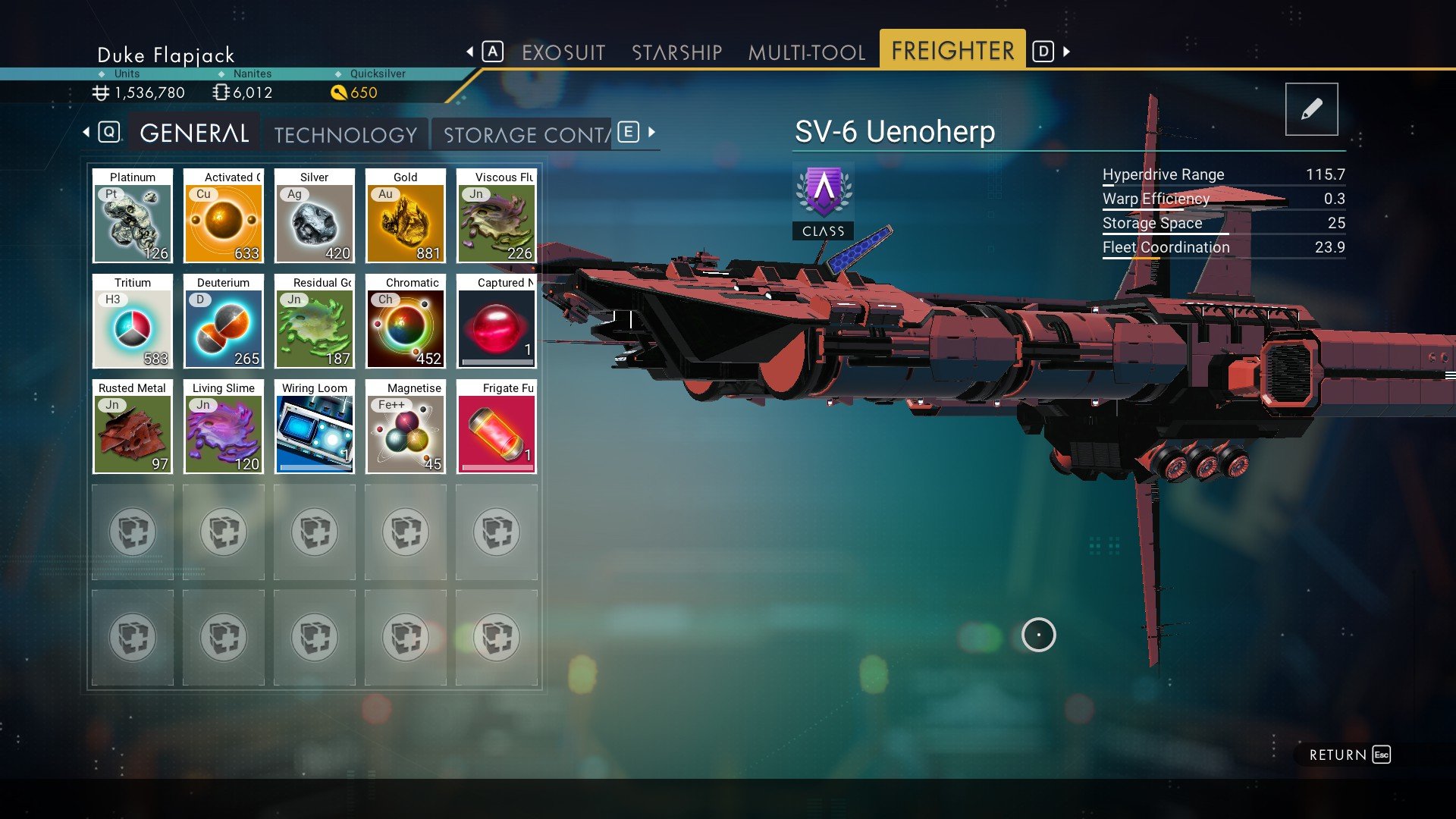Select the Tritium stack
Image resolution: width=1456 pixels, height=819 pixels.
coord(133,322)
